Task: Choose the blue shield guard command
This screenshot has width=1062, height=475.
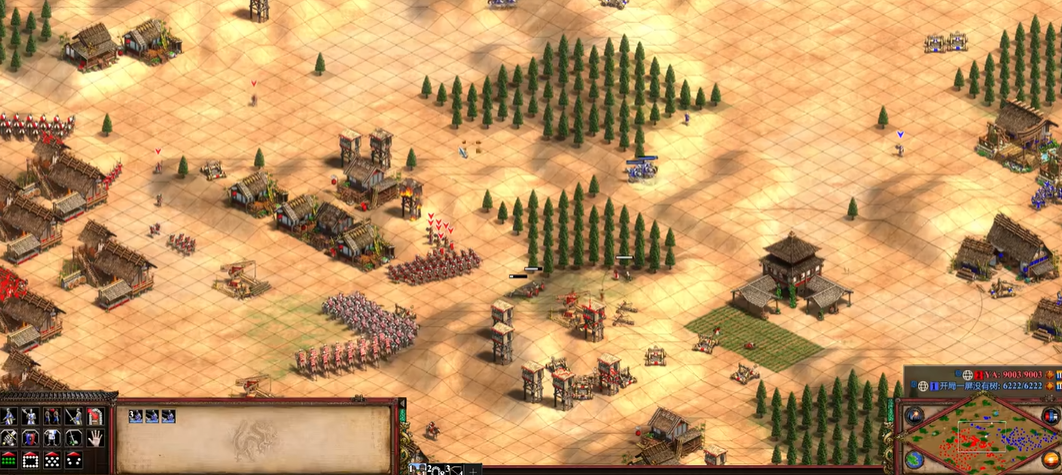Action: (x=31, y=439)
